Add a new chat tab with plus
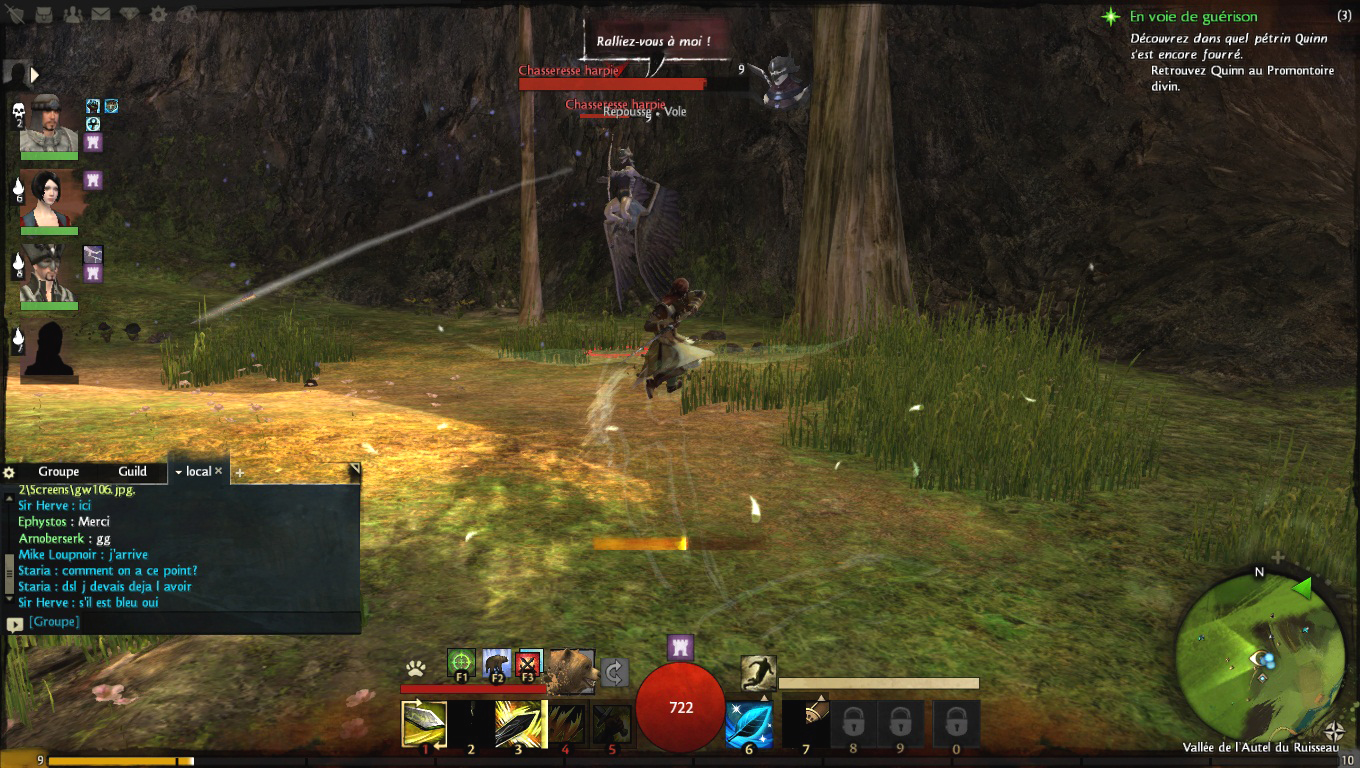 pos(240,473)
